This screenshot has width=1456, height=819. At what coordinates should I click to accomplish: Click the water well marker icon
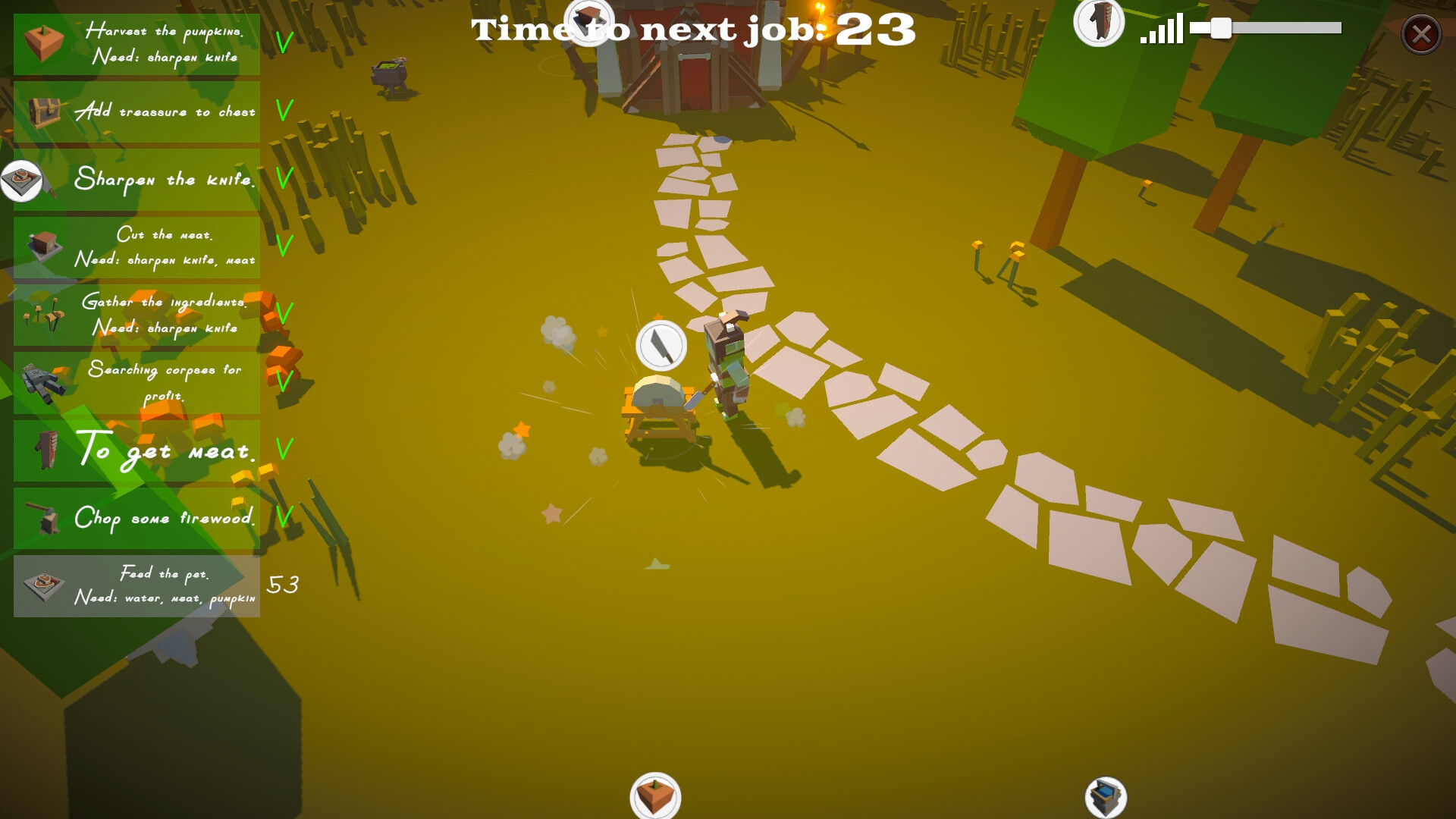tap(1106, 798)
